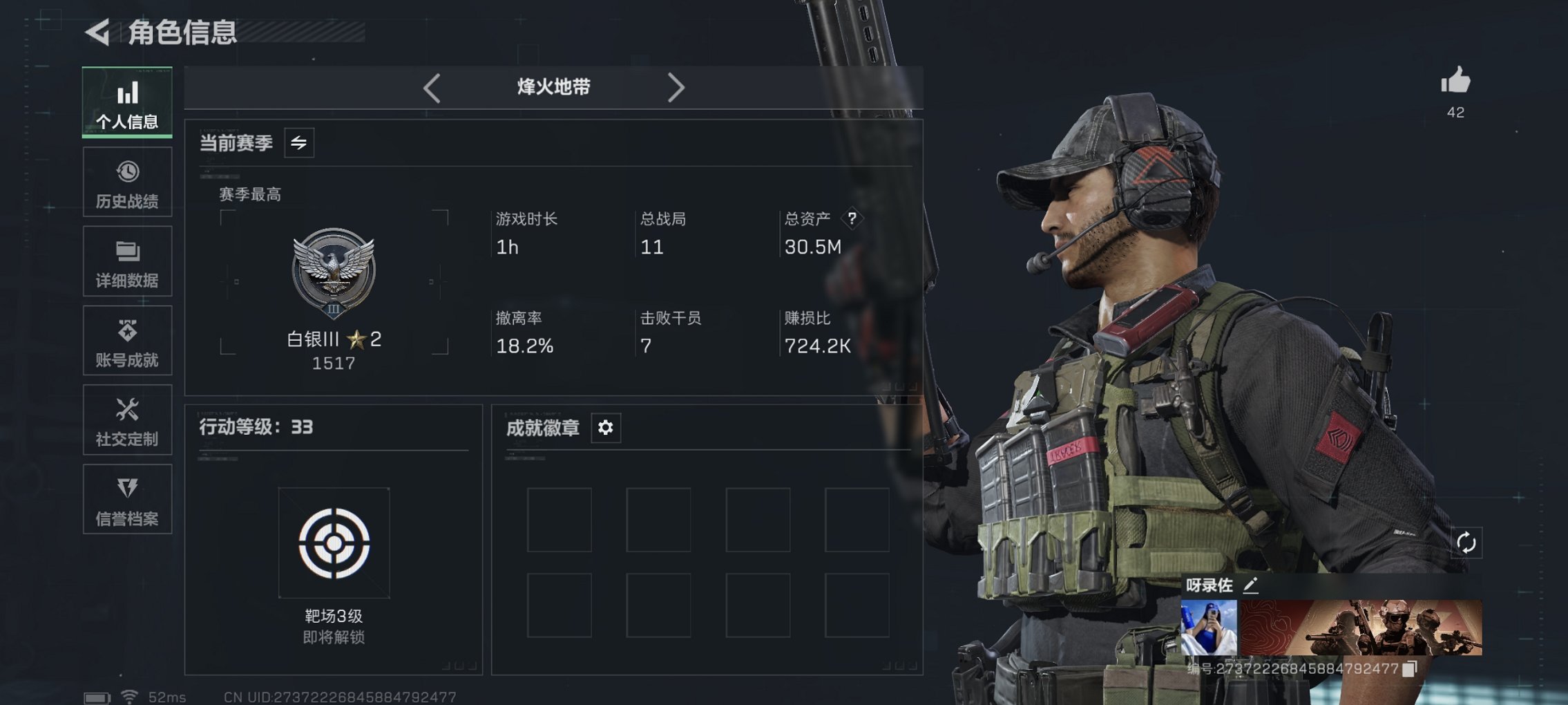
Task: Select the 烽火地带 mode title
Action: pyautogui.click(x=553, y=87)
